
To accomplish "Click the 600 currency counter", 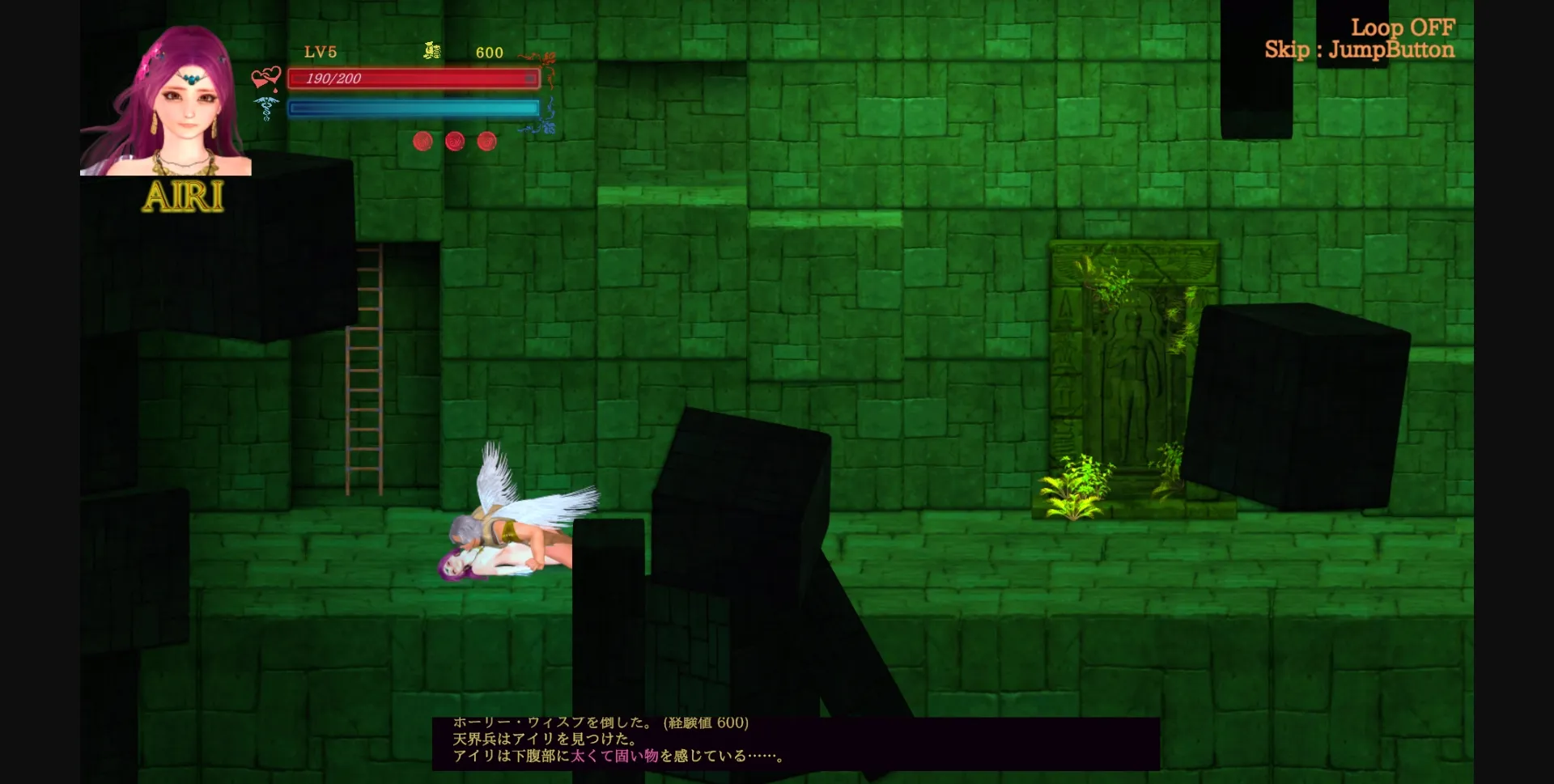I will 489,52.
